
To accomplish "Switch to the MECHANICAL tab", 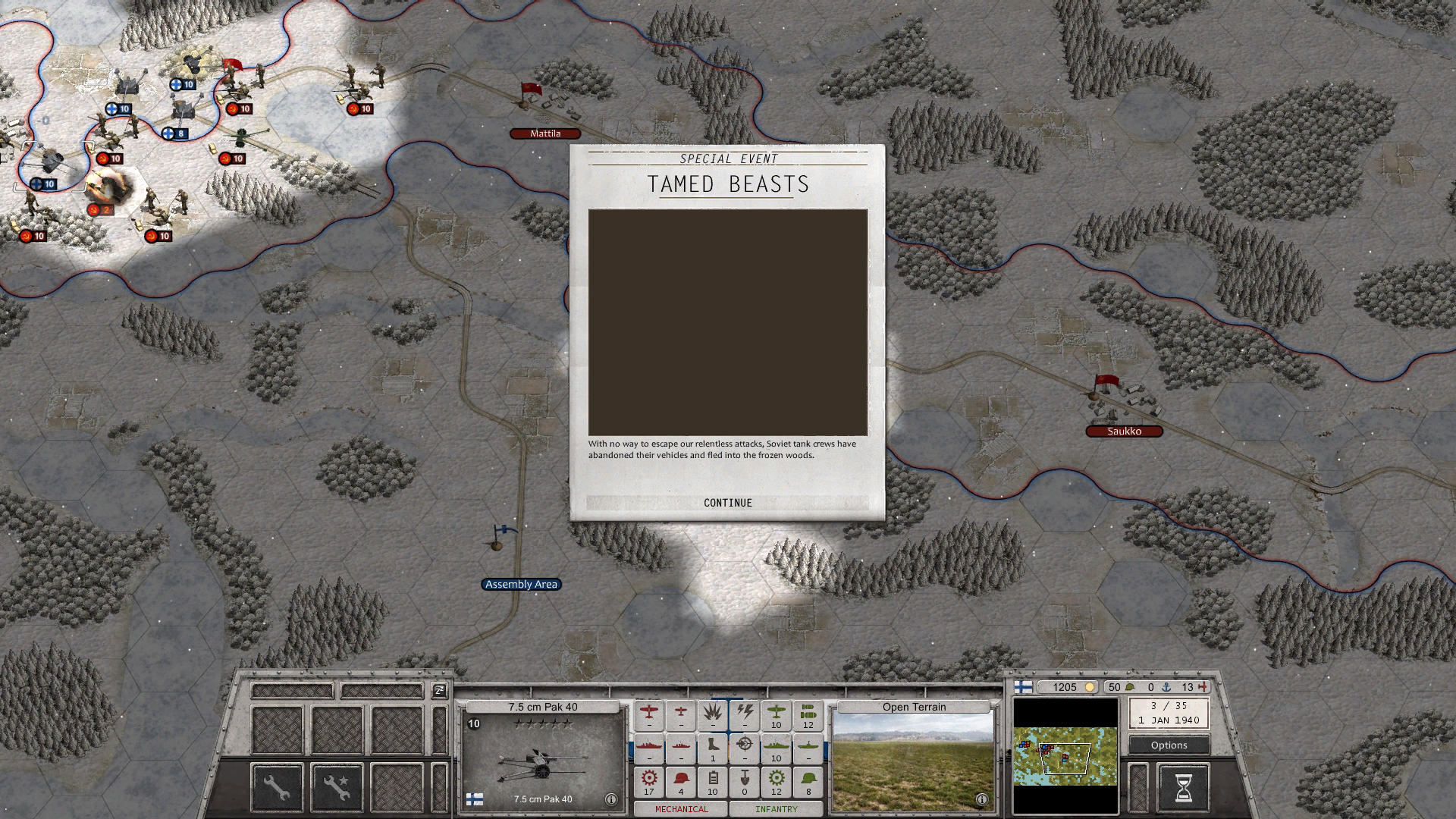I will 681,809.
